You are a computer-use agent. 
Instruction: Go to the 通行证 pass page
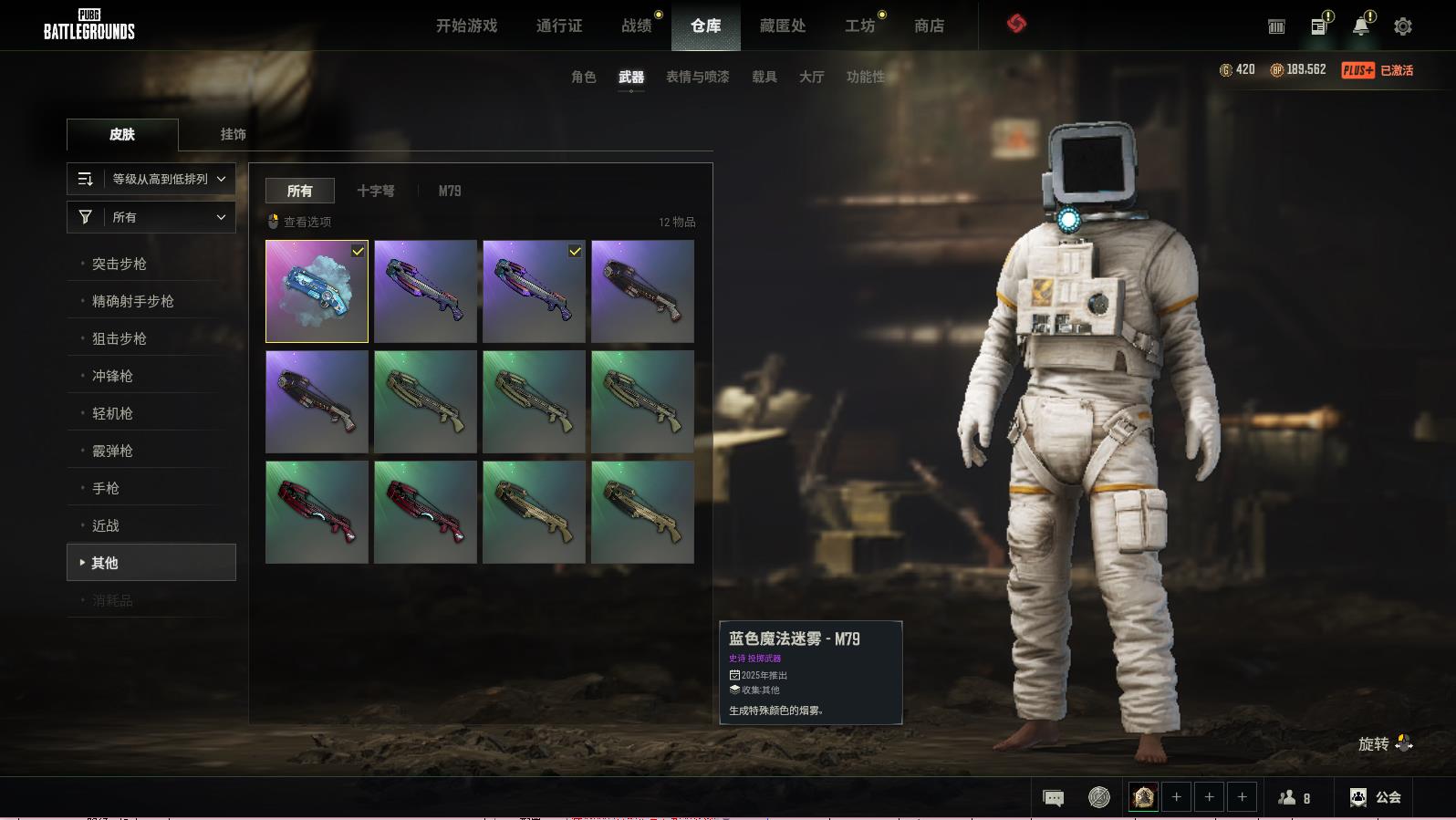click(x=558, y=26)
